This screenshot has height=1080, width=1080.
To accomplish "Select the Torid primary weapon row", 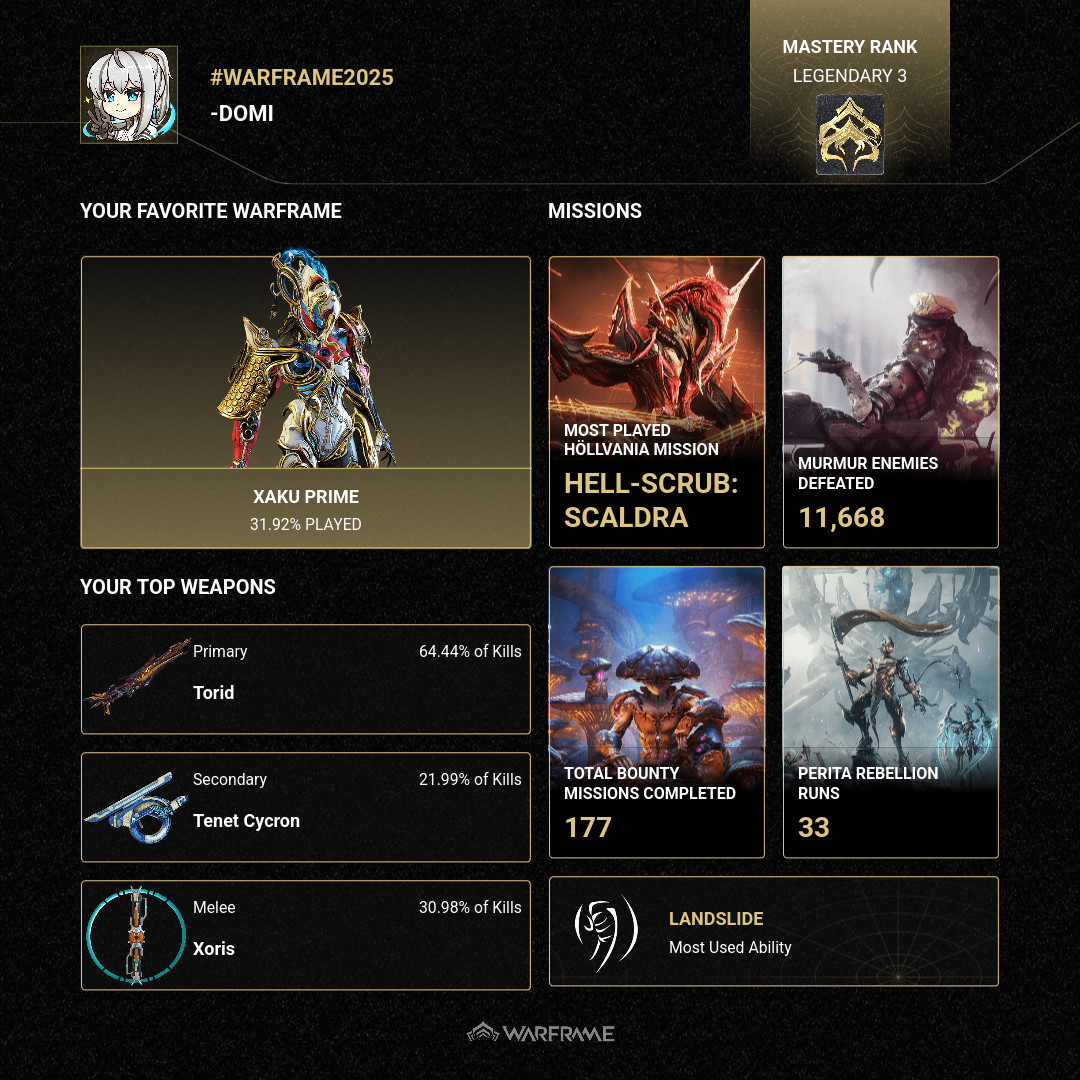I will click(305, 679).
